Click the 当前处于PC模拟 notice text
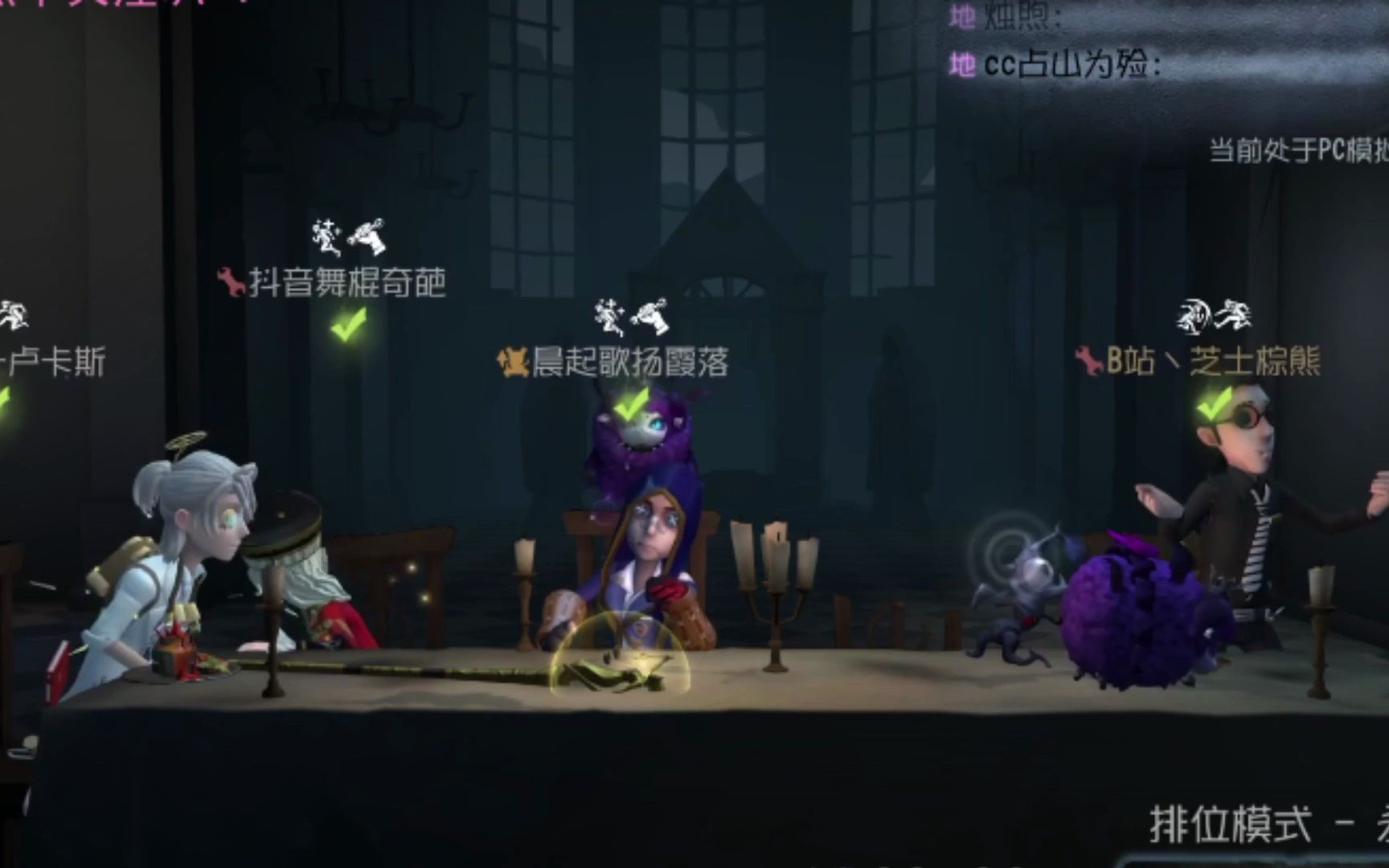Screen dimensions: 1389x868 [x=1297, y=146]
